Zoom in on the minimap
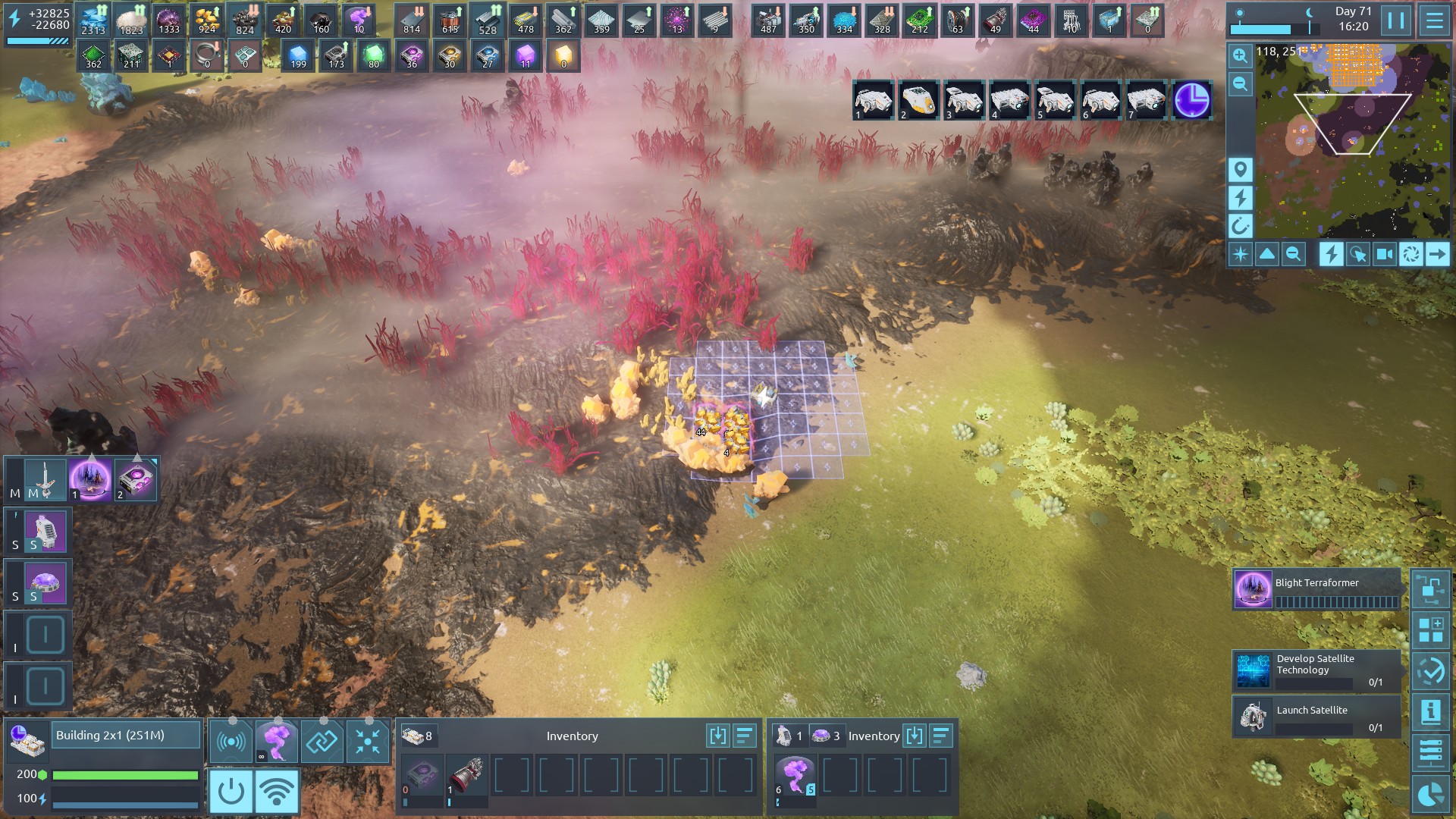 click(x=1241, y=56)
